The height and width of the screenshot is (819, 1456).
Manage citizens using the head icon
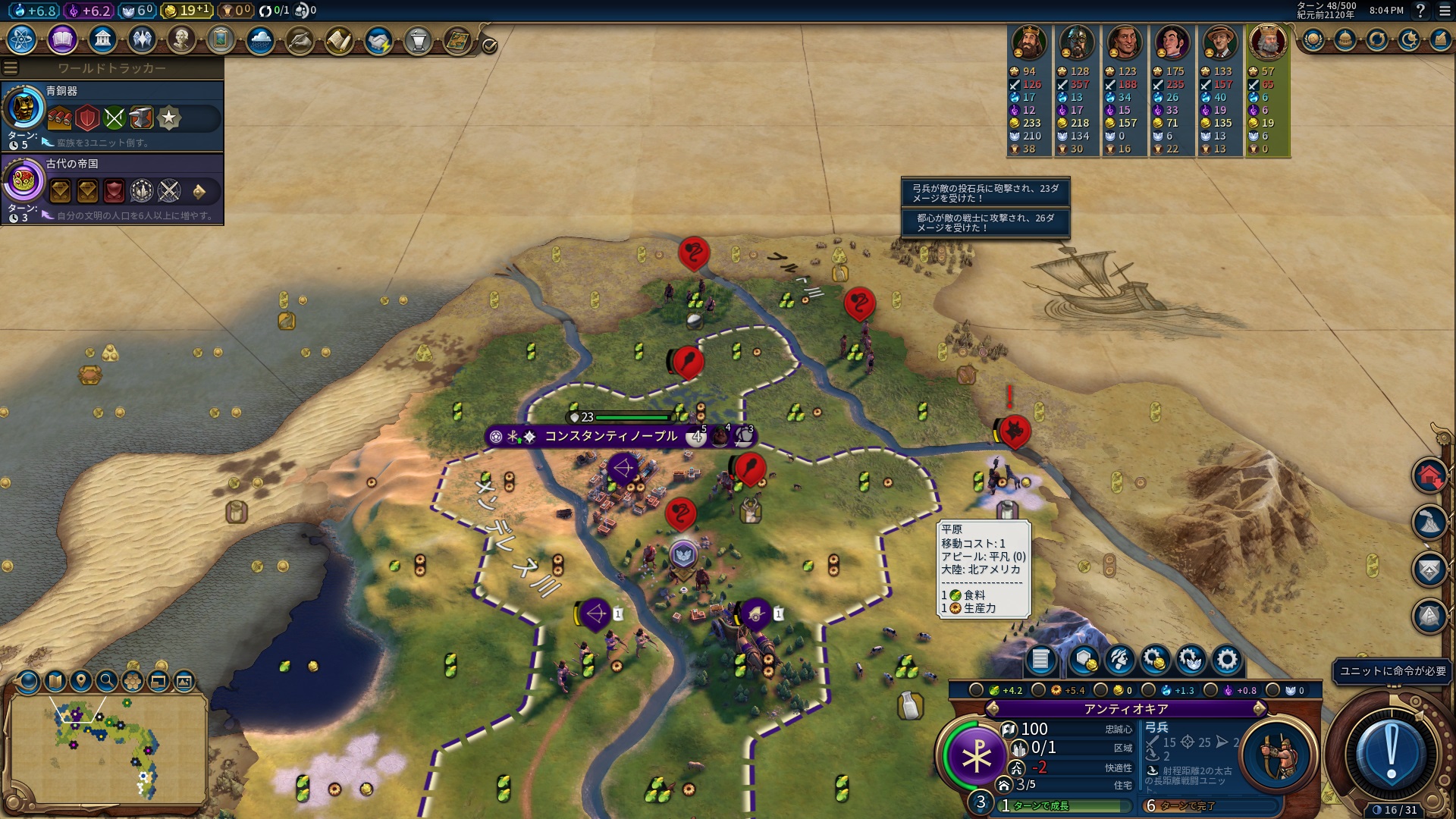tap(1120, 661)
